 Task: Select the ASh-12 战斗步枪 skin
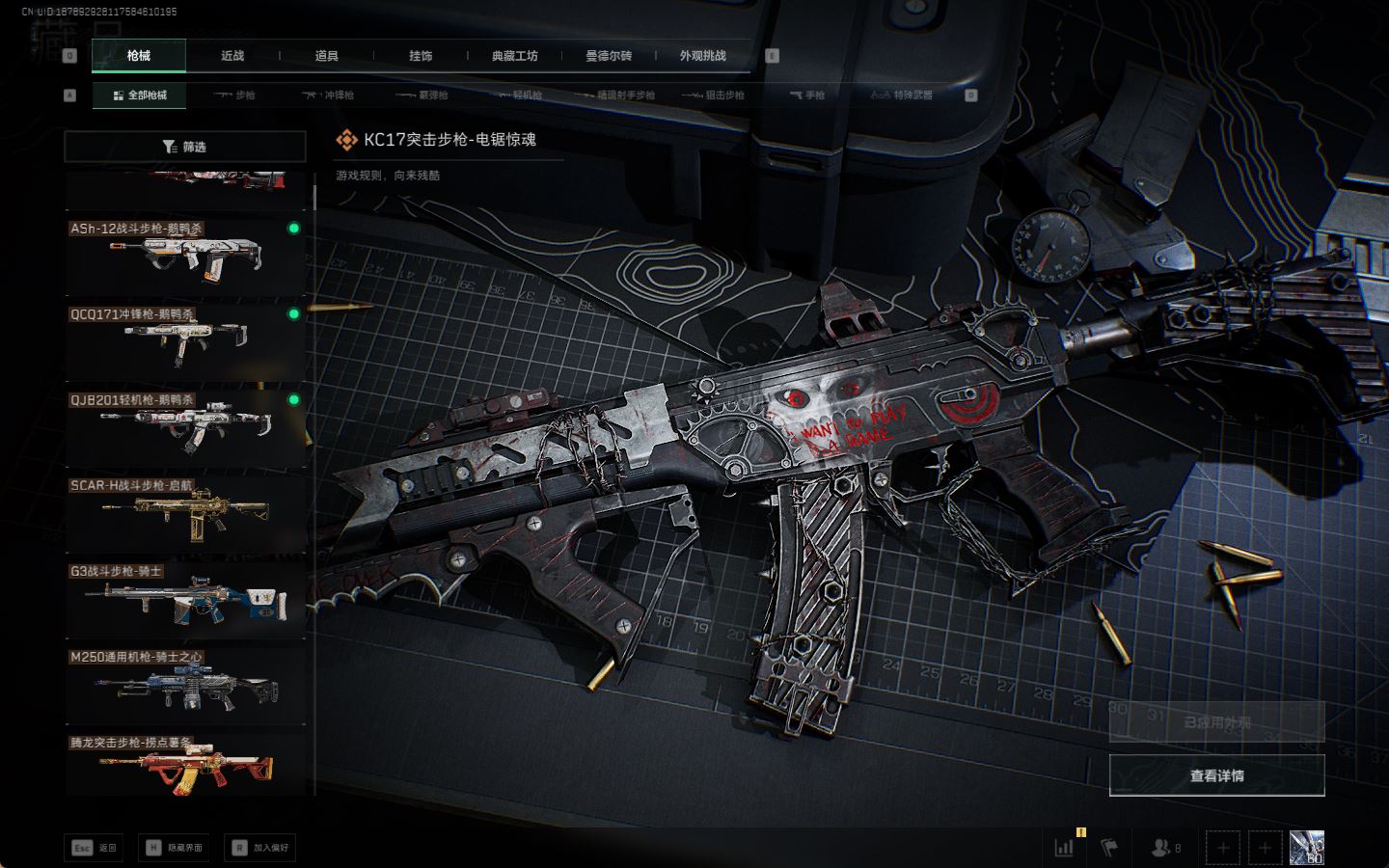(185, 257)
